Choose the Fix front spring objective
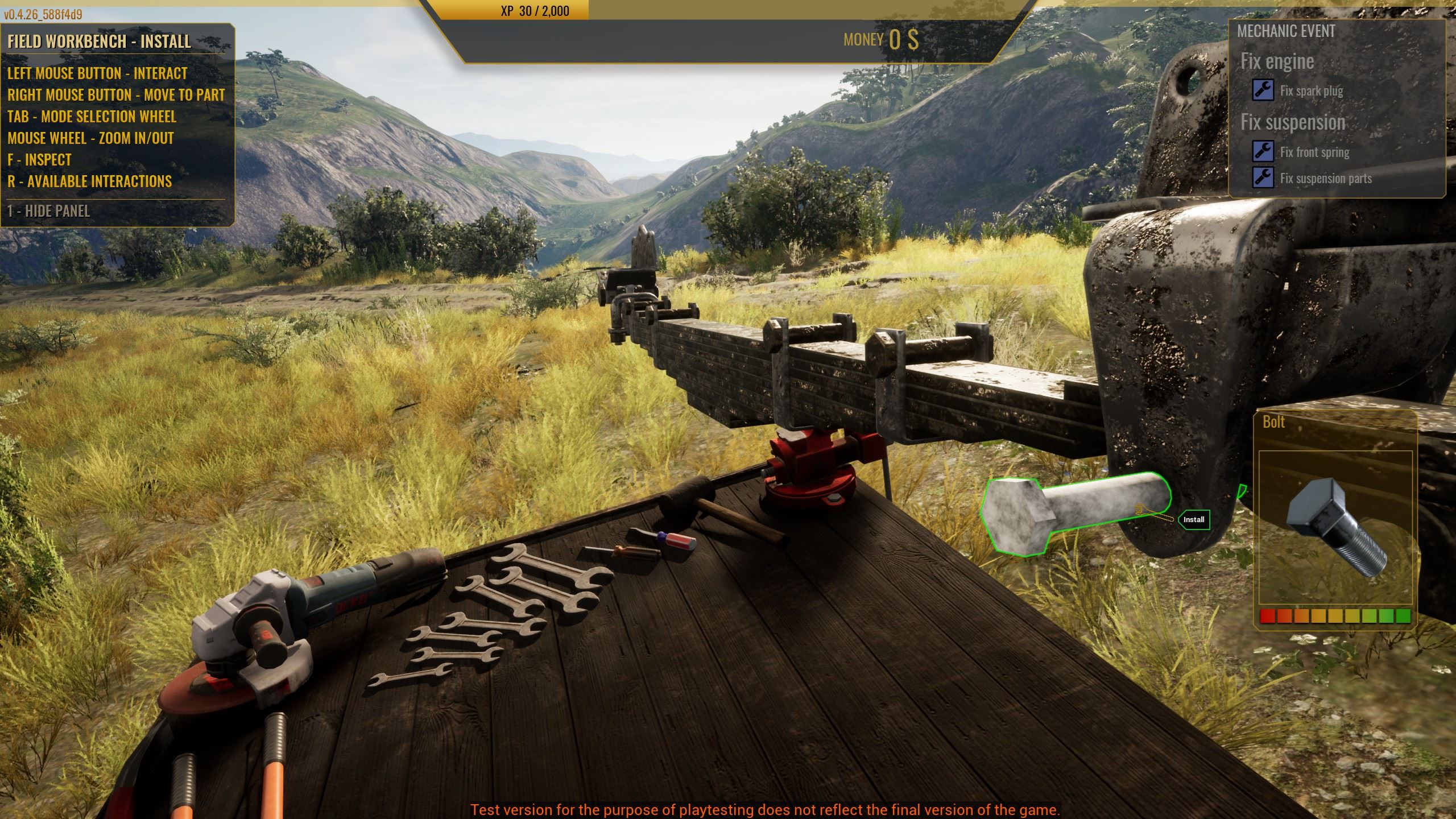Image resolution: width=1456 pixels, height=819 pixels. pos(1314,152)
